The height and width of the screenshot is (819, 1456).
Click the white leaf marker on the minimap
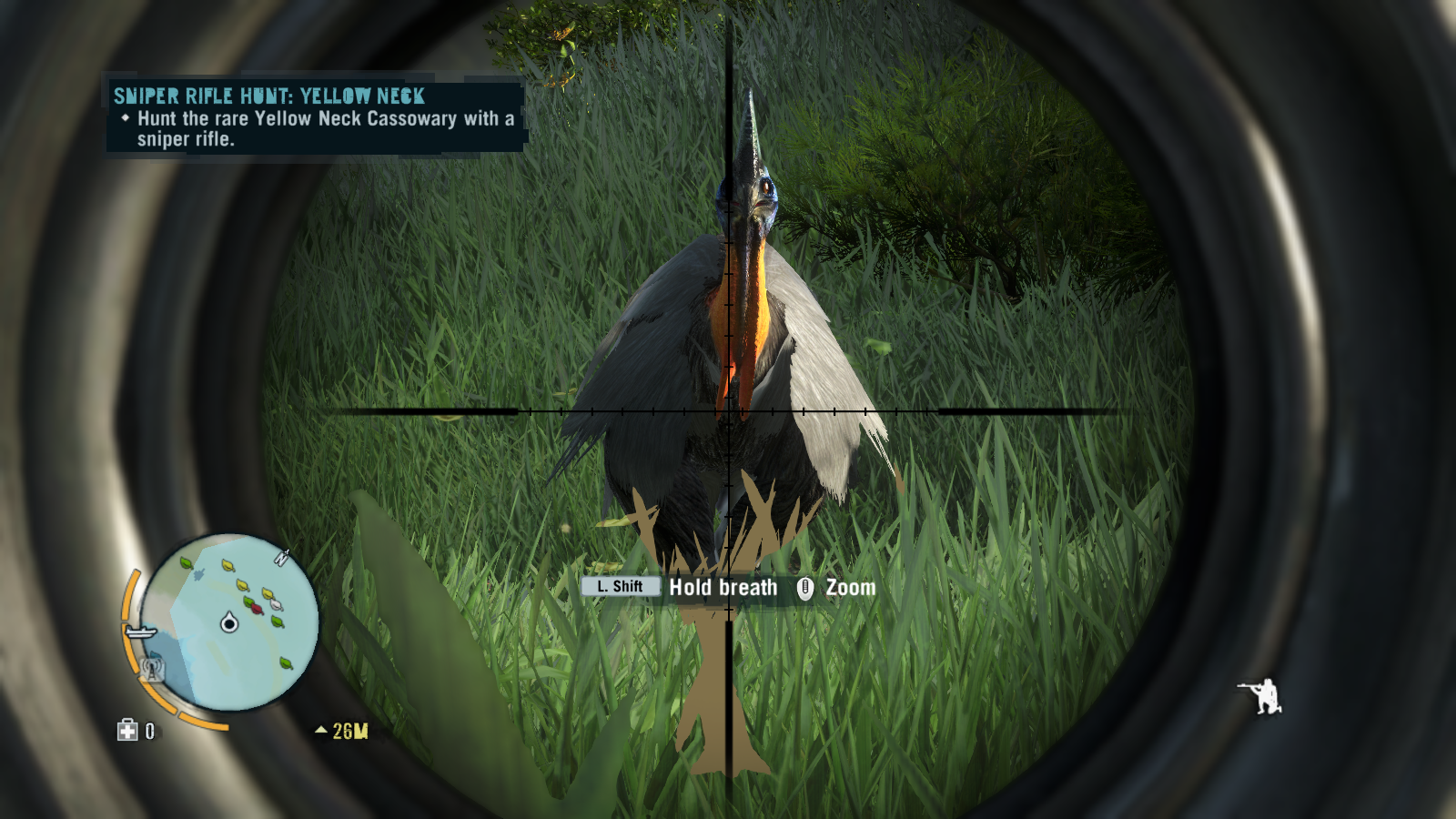276,603
